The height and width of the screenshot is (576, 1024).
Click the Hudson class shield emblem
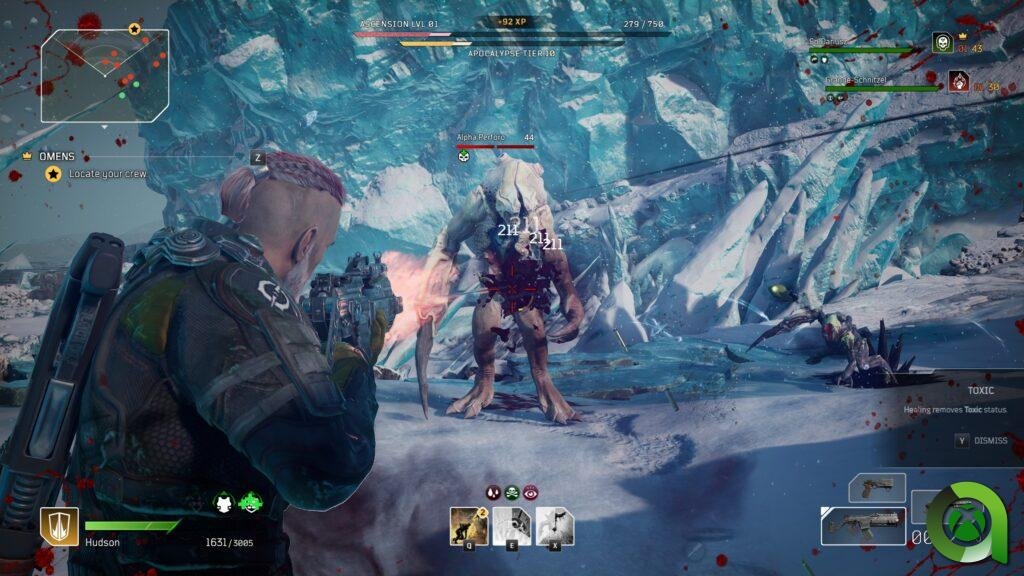pyautogui.click(x=59, y=526)
